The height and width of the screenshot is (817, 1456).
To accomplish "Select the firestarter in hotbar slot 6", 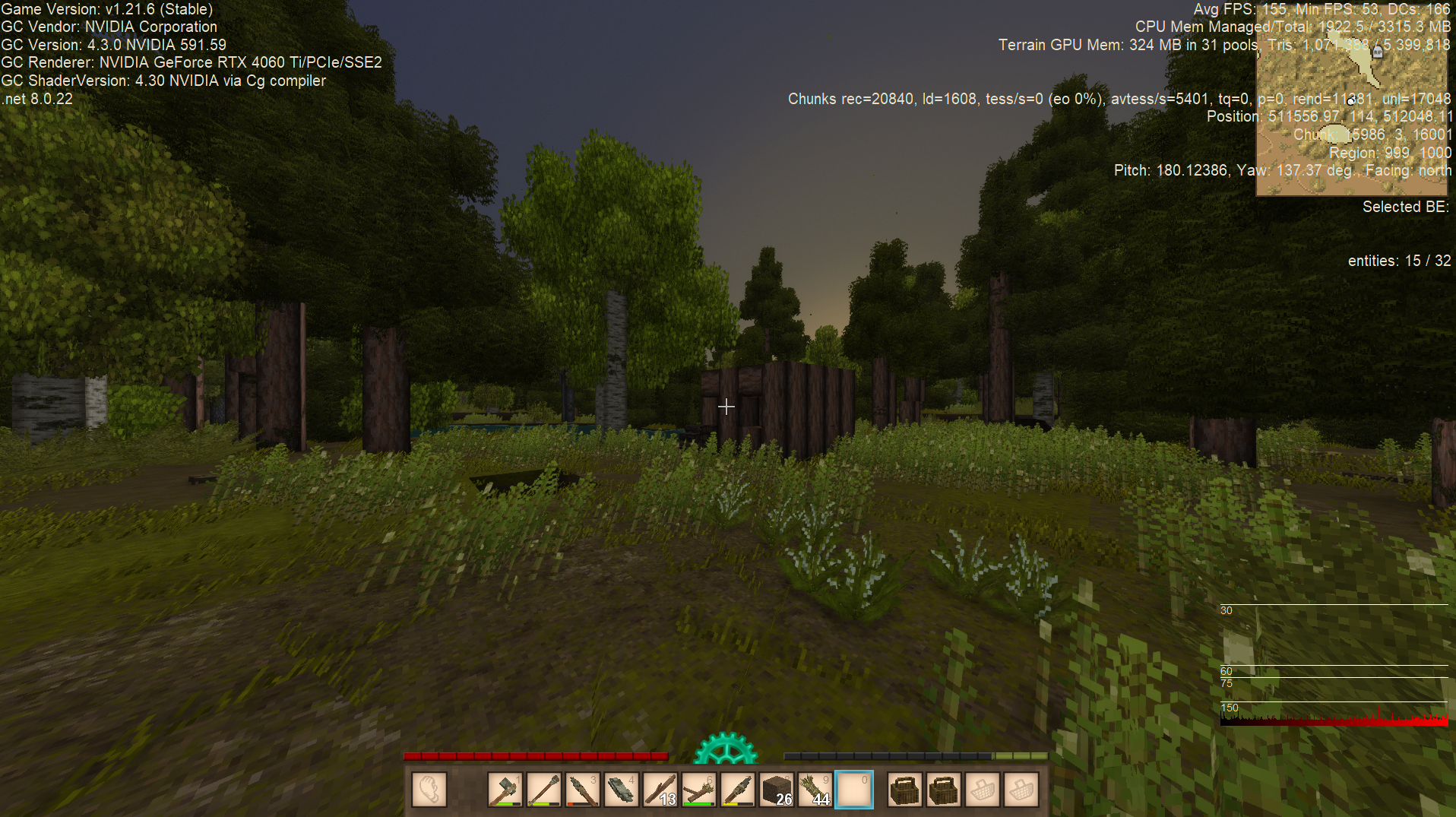I will (x=698, y=790).
